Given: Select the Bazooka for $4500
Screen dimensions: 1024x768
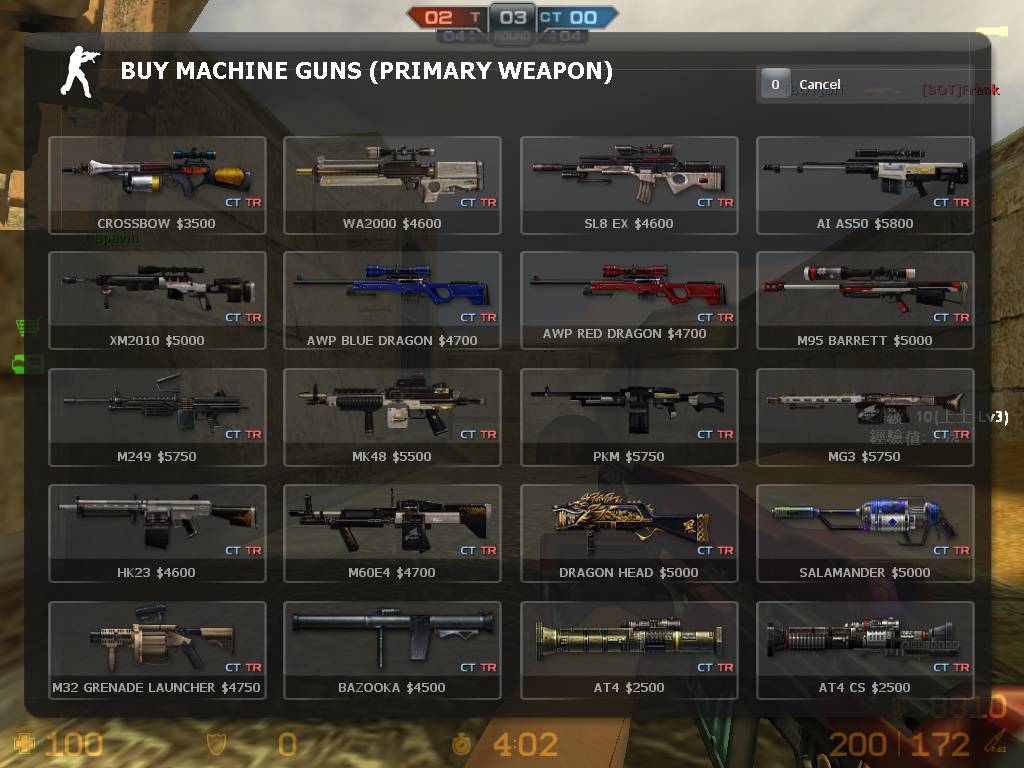Looking at the screenshot, I should point(392,650).
